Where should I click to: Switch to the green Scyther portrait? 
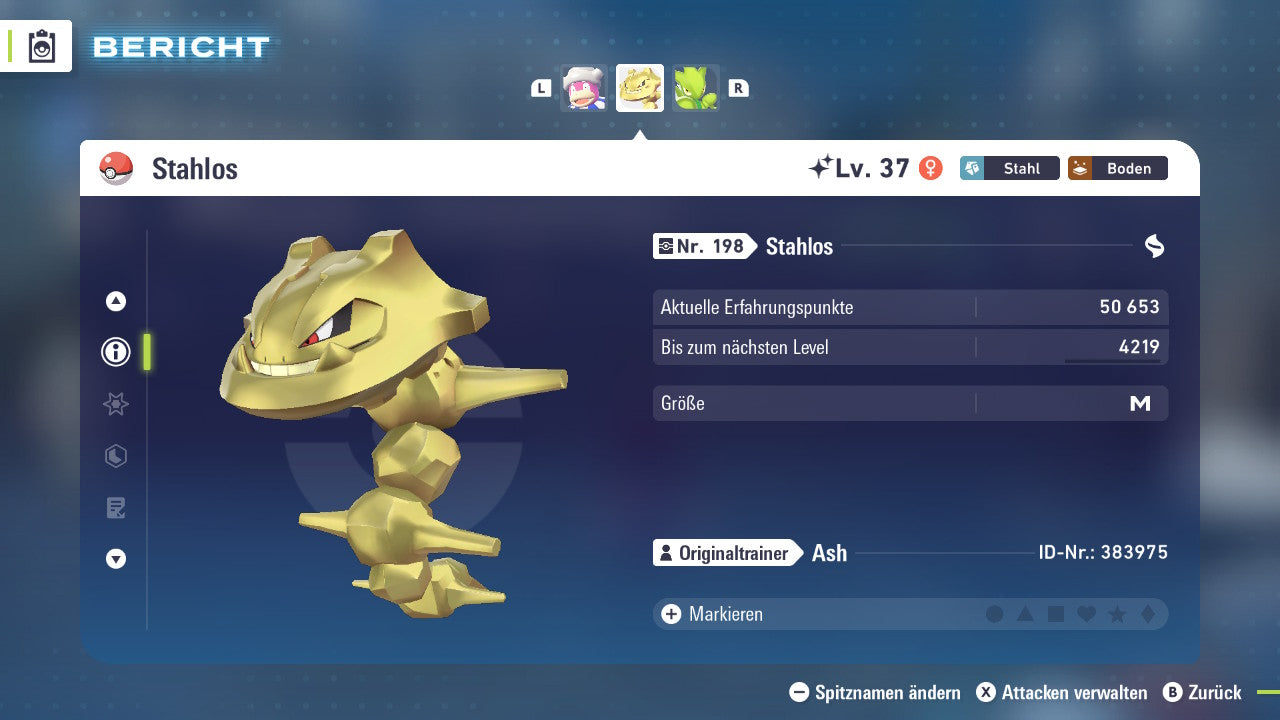tap(695, 88)
